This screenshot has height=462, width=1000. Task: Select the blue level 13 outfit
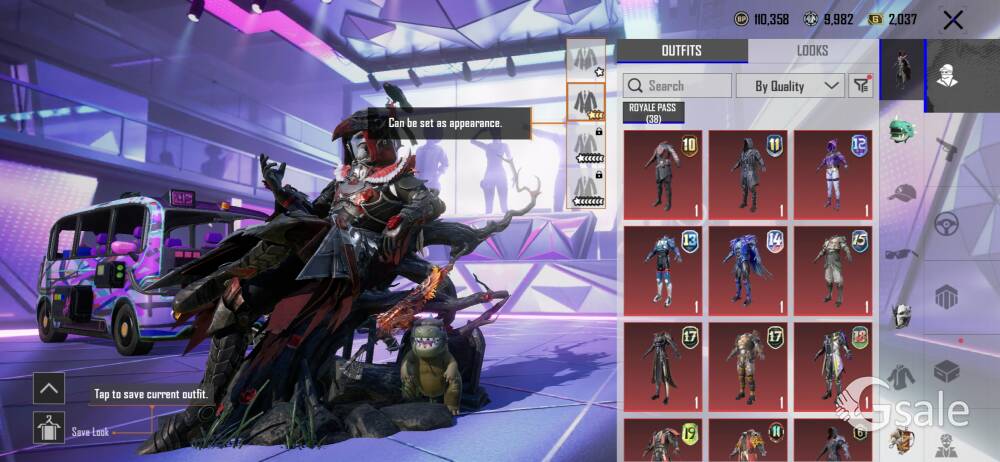[x=663, y=270]
